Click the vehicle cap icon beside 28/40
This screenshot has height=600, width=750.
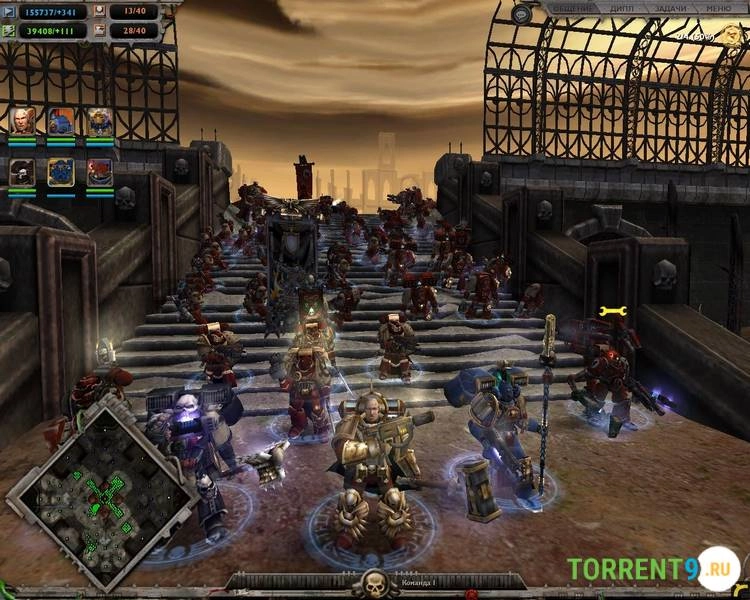click(100, 31)
